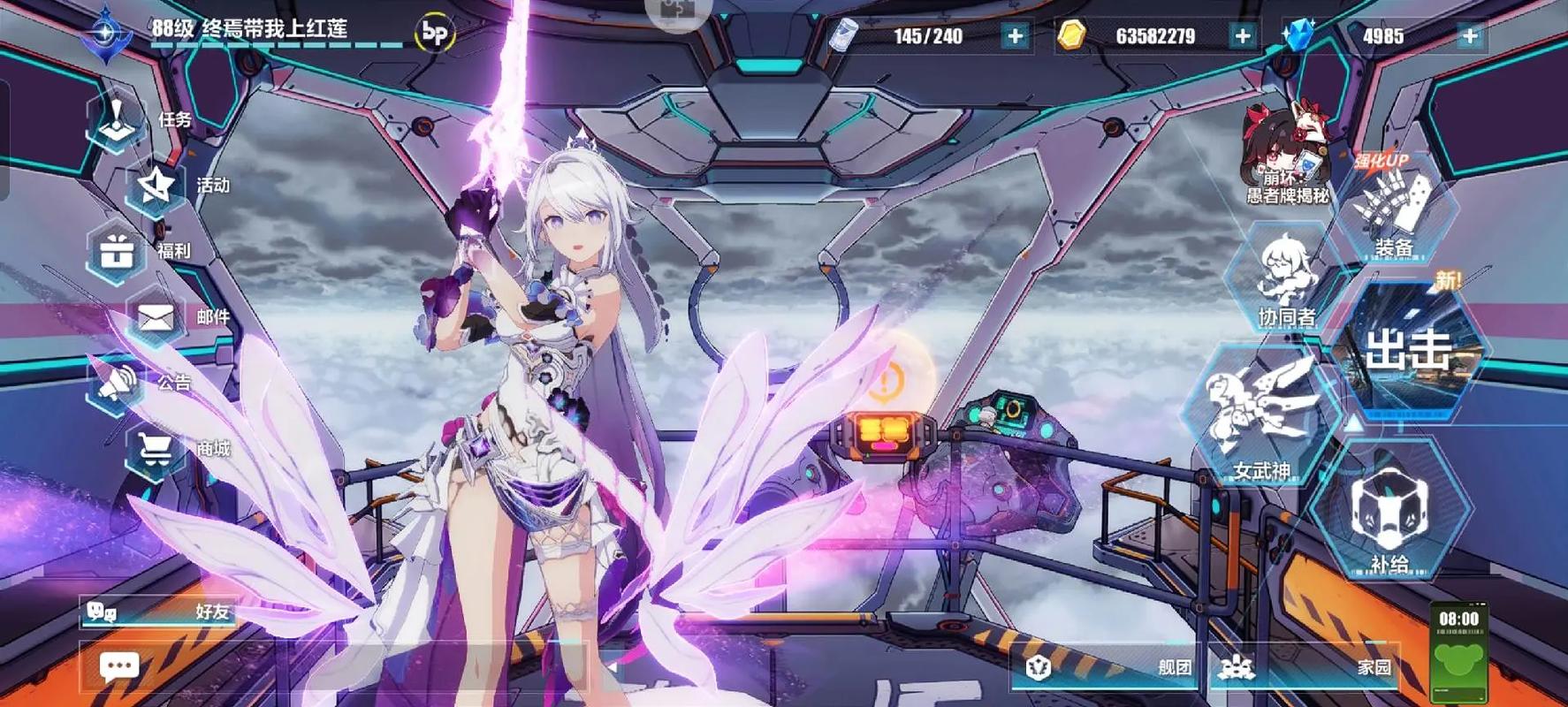Open the chat speech bubble
The width and height of the screenshot is (1568, 707).
pyautogui.click(x=119, y=665)
